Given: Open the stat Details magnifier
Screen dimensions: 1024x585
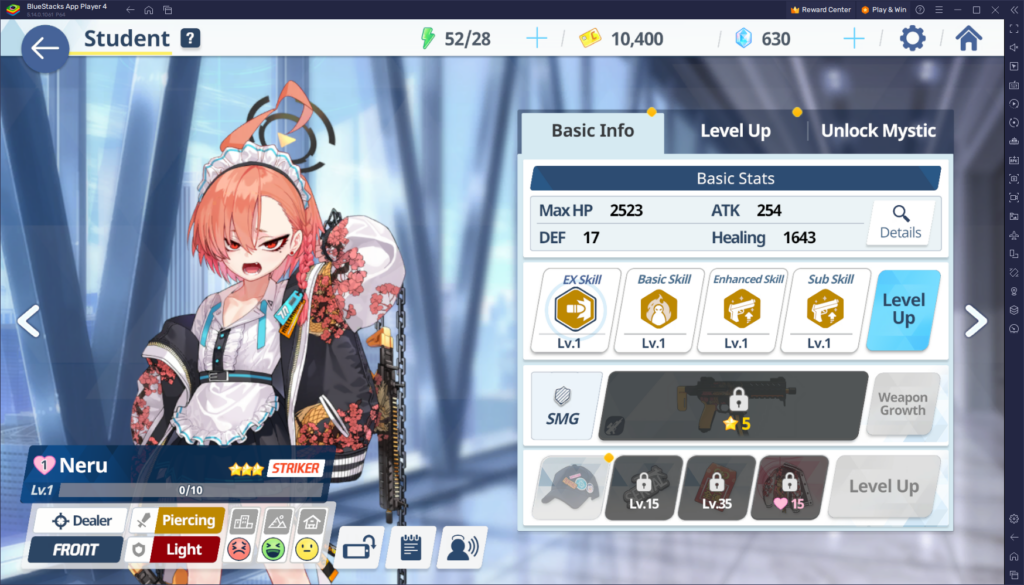Looking at the screenshot, I should [900, 222].
